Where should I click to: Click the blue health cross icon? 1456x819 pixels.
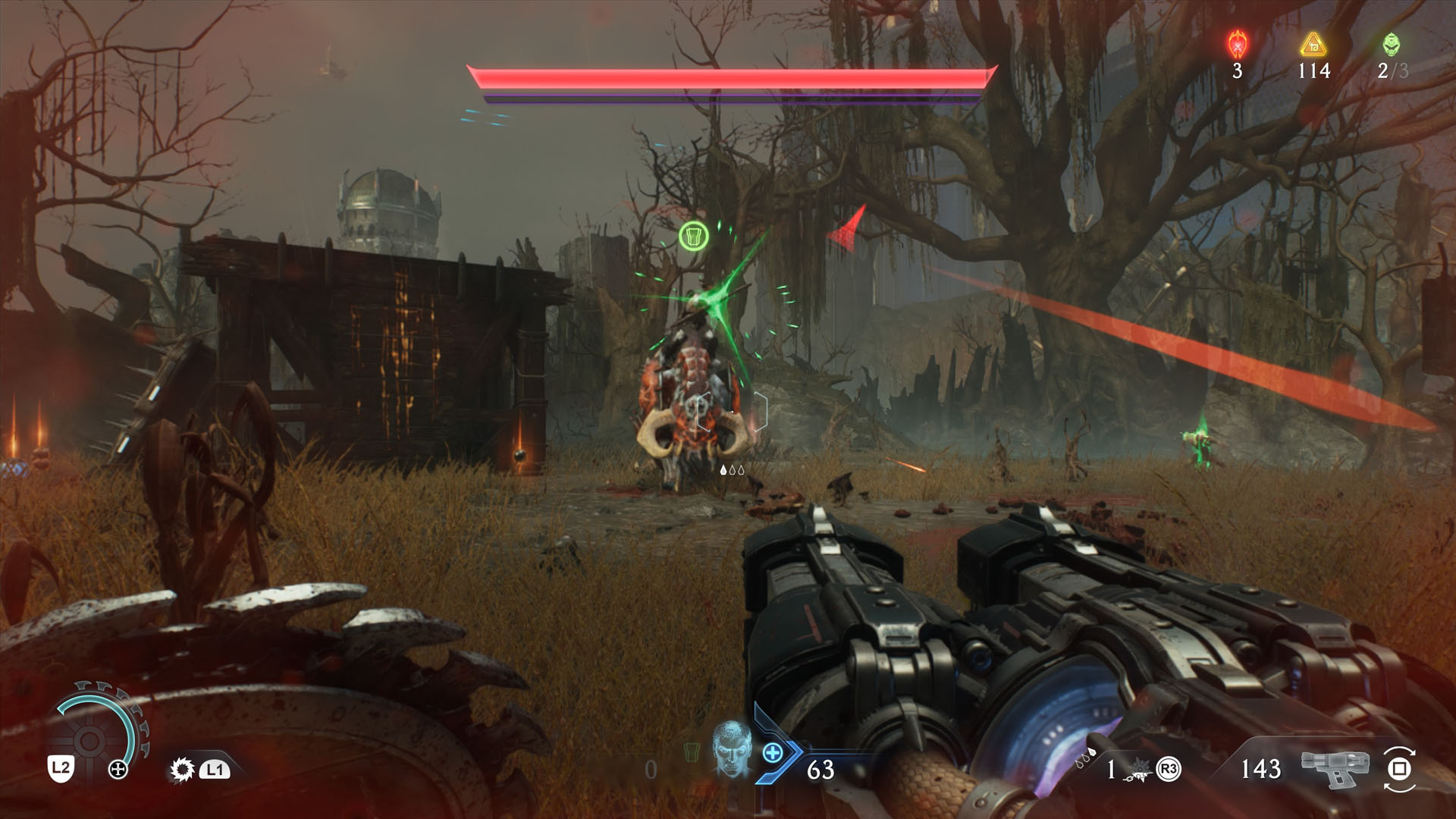coord(773,753)
